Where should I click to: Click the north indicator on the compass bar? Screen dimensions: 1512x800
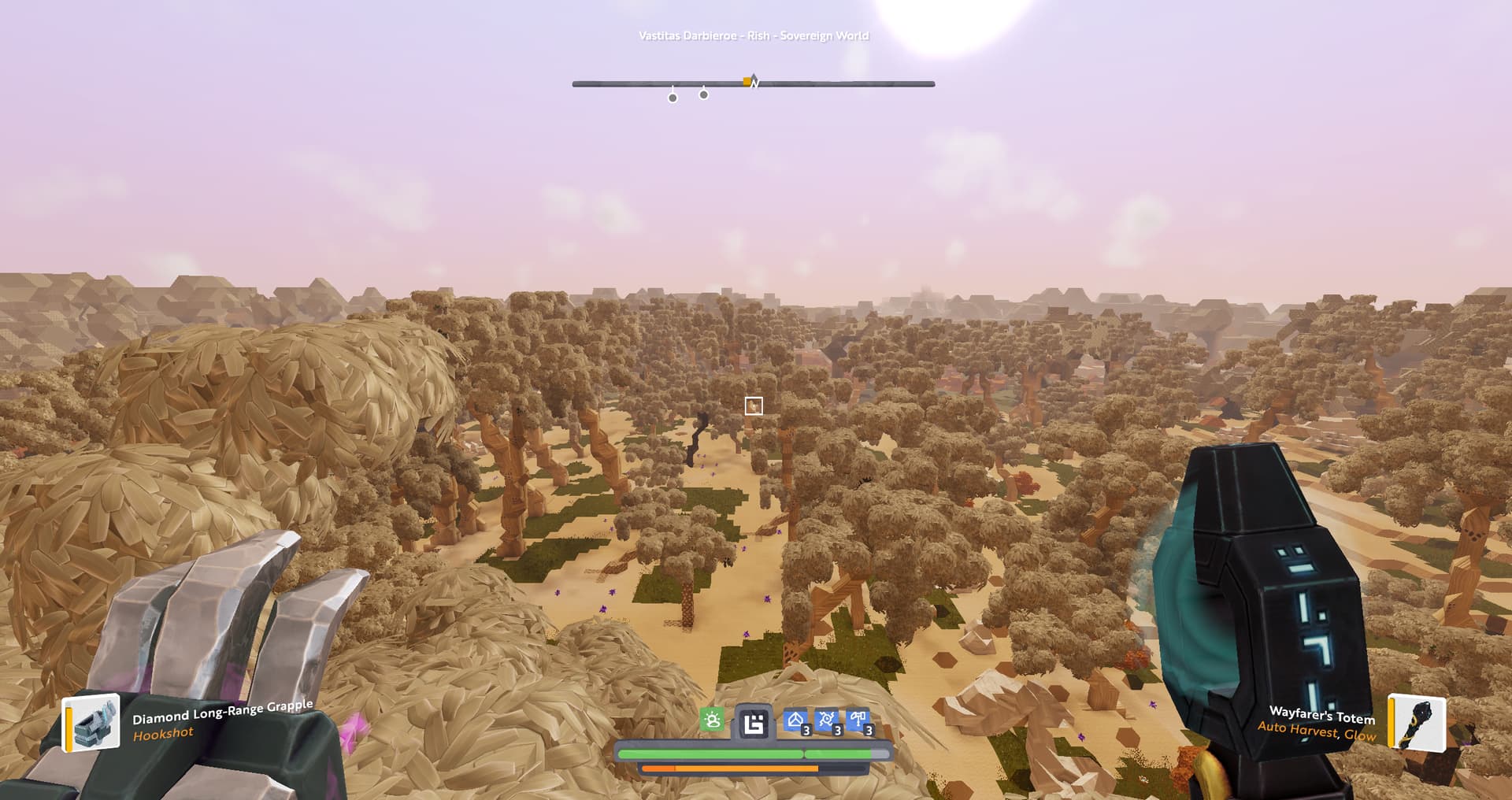pyautogui.click(x=755, y=82)
